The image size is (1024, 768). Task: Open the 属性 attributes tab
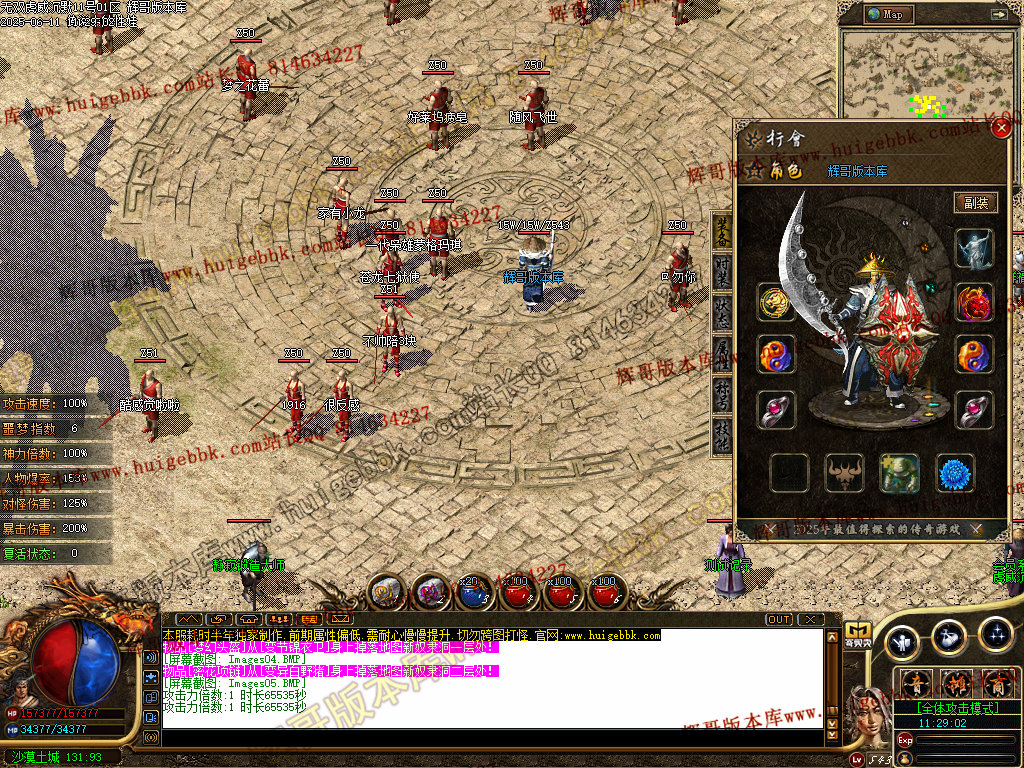721,351
